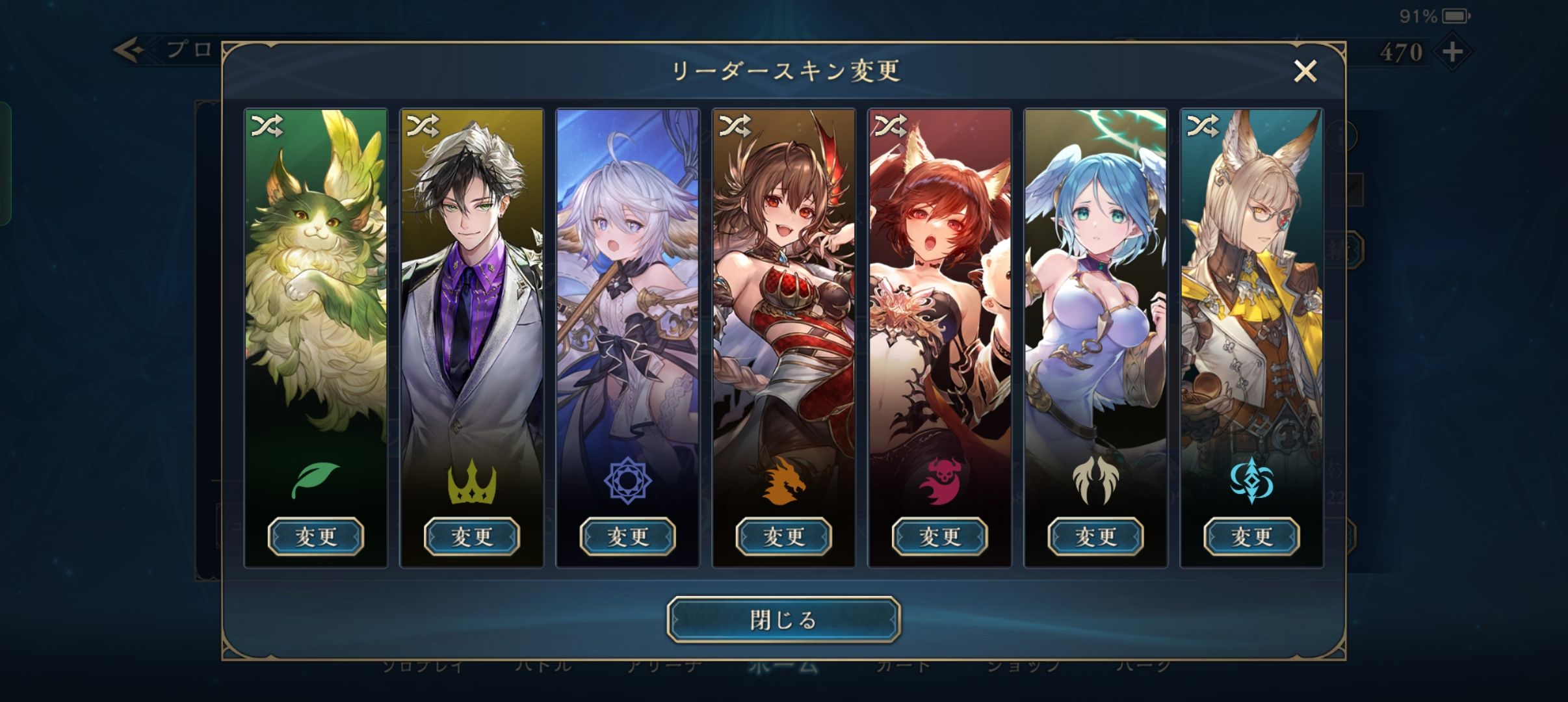Change the Runecraft silver-haired girl skin
Image resolution: width=1568 pixels, height=702 pixels.
(x=628, y=536)
